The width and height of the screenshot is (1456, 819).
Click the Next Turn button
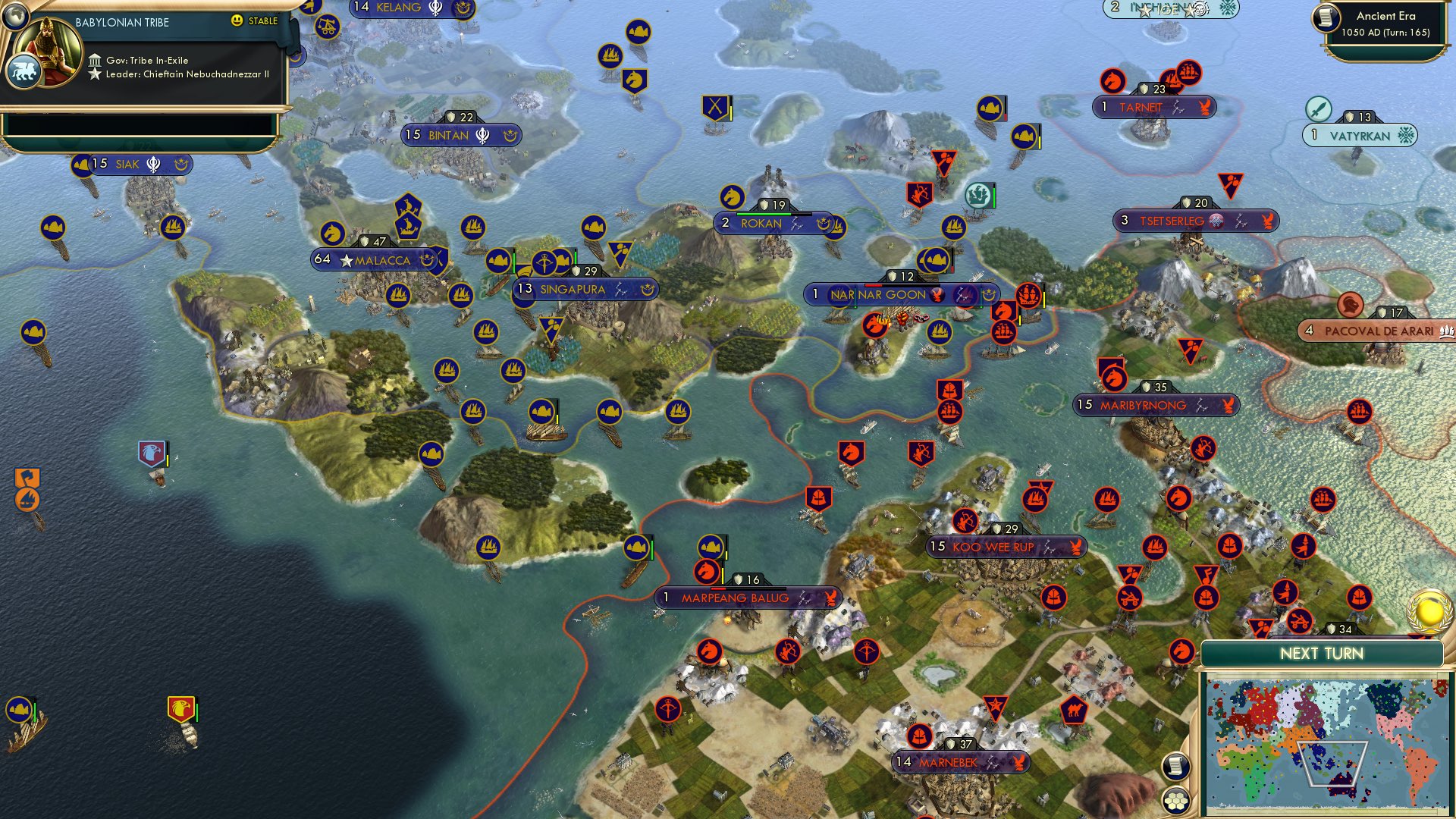(1321, 652)
